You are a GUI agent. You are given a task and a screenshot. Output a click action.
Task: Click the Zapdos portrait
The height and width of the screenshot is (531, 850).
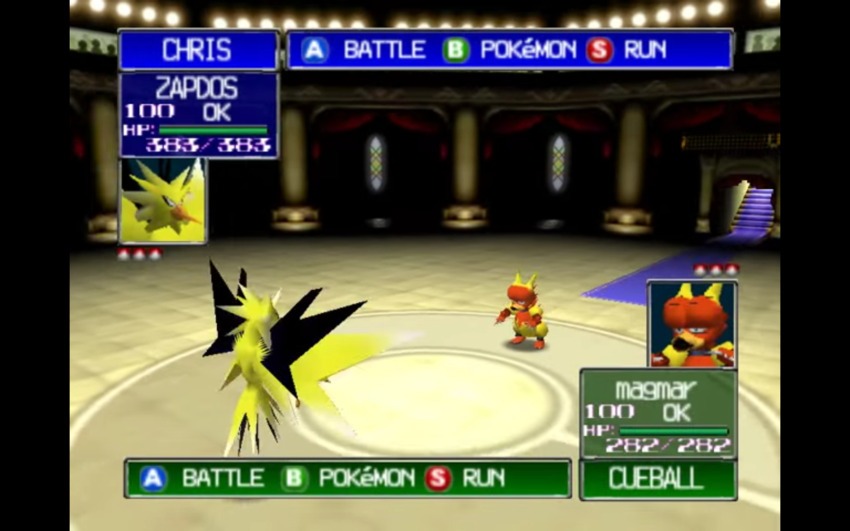163,201
